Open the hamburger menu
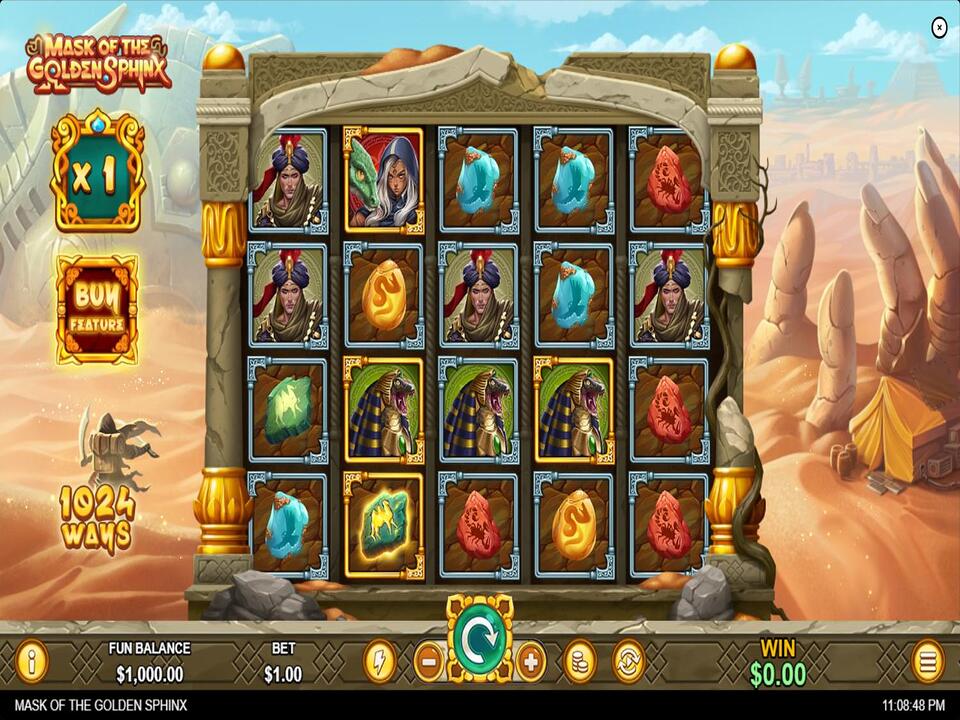This screenshot has height=720, width=960. pyautogui.click(x=927, y=661)
